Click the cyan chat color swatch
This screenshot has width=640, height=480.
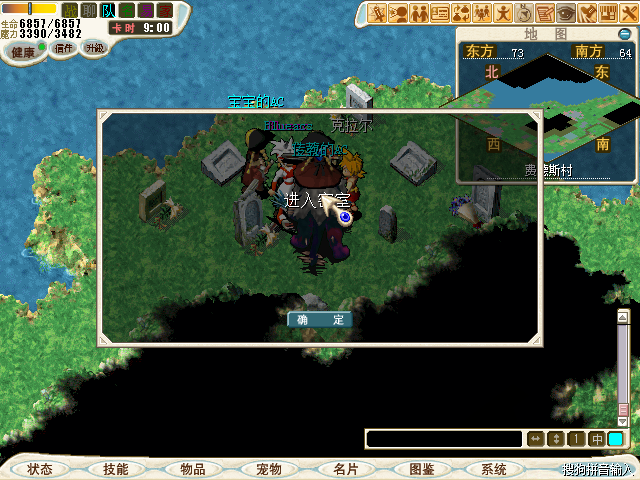[x=616, y=439]
